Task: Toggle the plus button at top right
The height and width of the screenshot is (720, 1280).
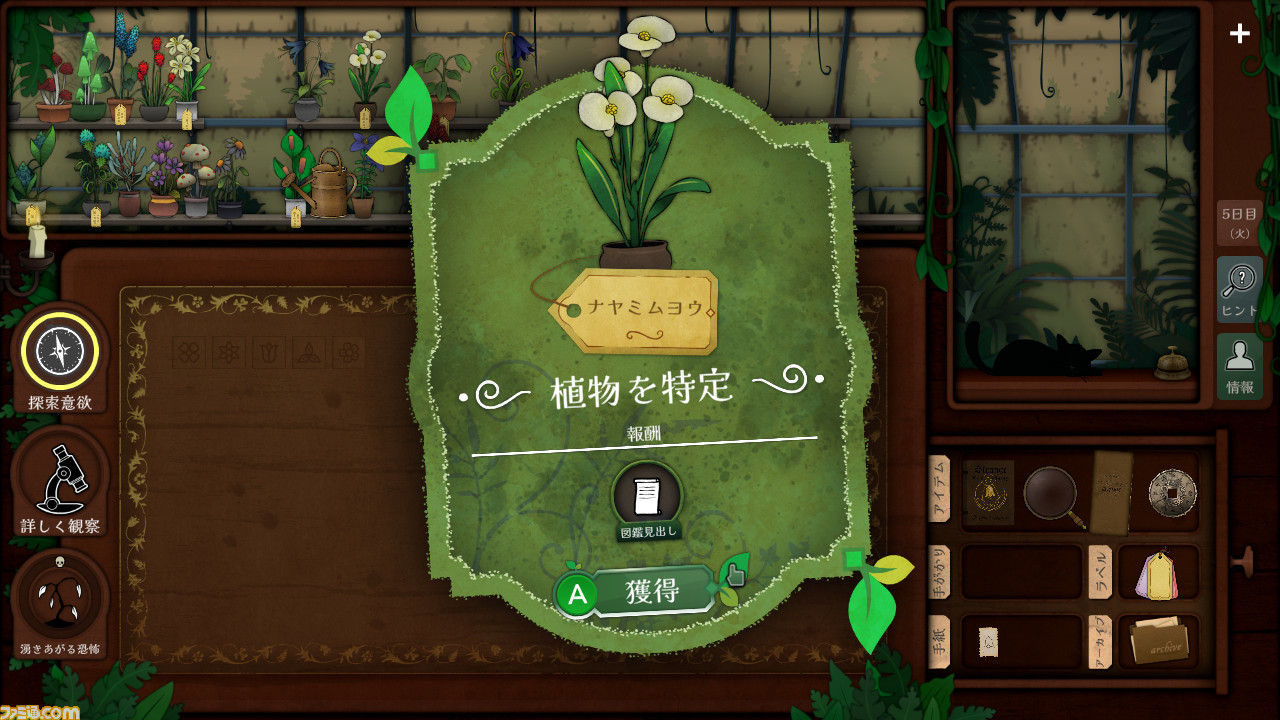Action: tap(1240, 33)
